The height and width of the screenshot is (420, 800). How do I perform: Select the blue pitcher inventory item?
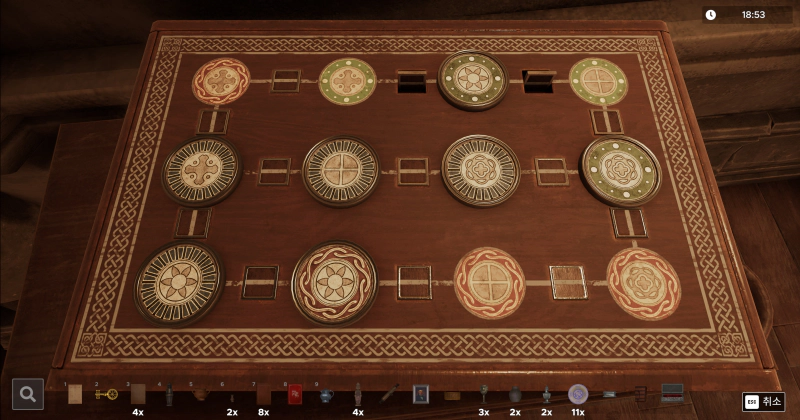click(x=326, y=394)
